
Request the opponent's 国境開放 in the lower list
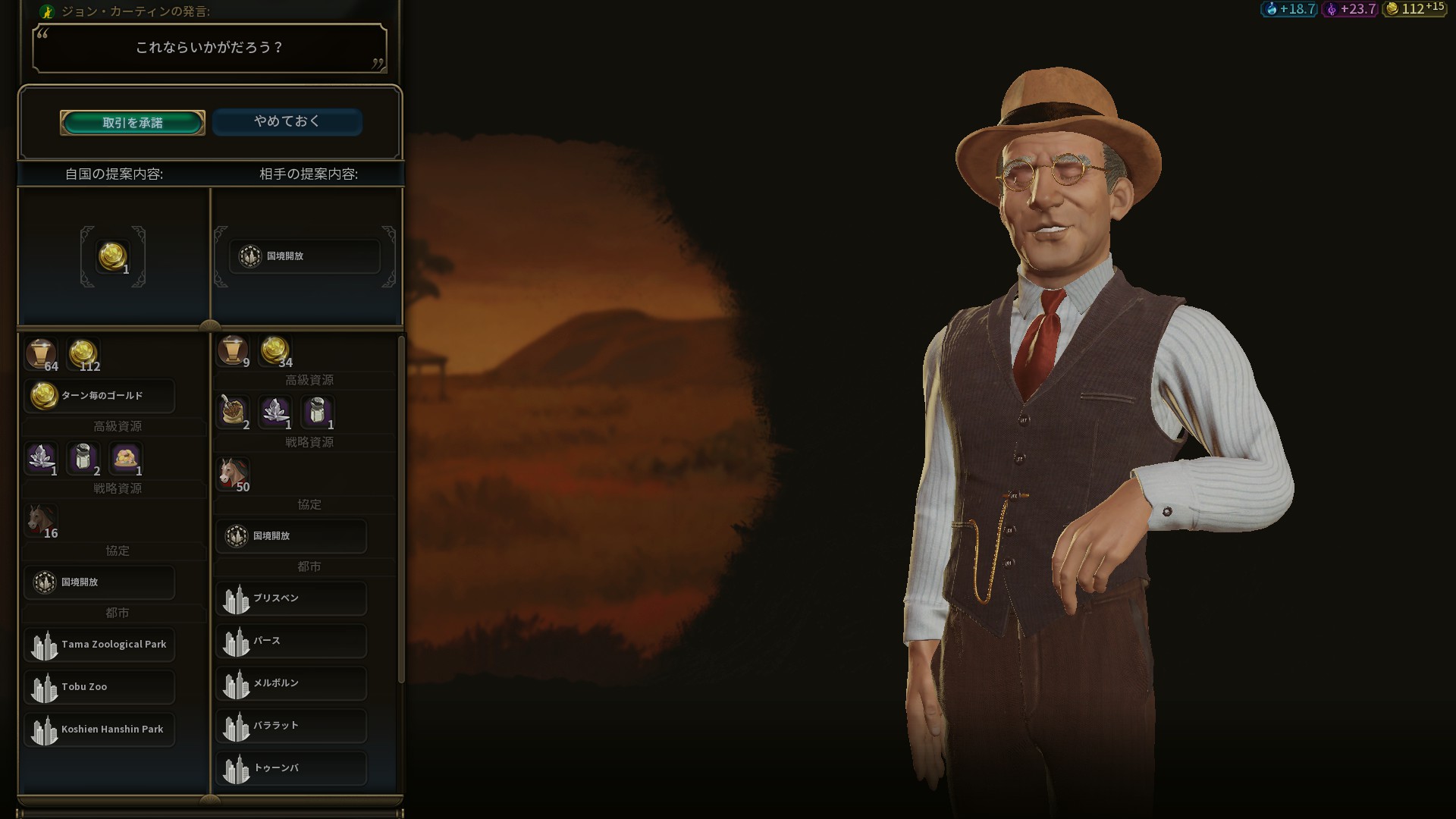pyautogui.click(x=291, y=536)
